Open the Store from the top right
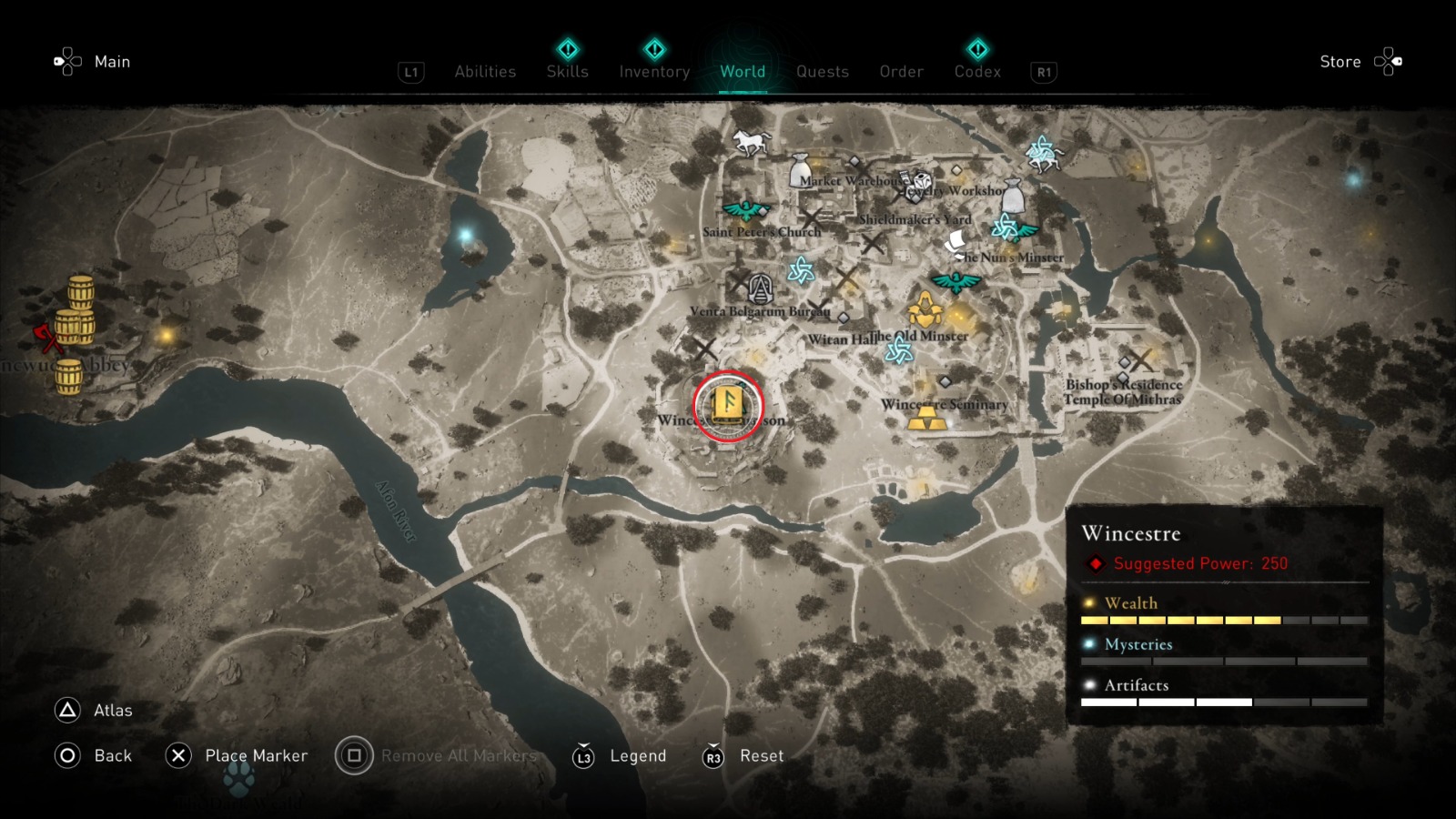Viewport: 1456px width, 819px height. pos(1340,62)
